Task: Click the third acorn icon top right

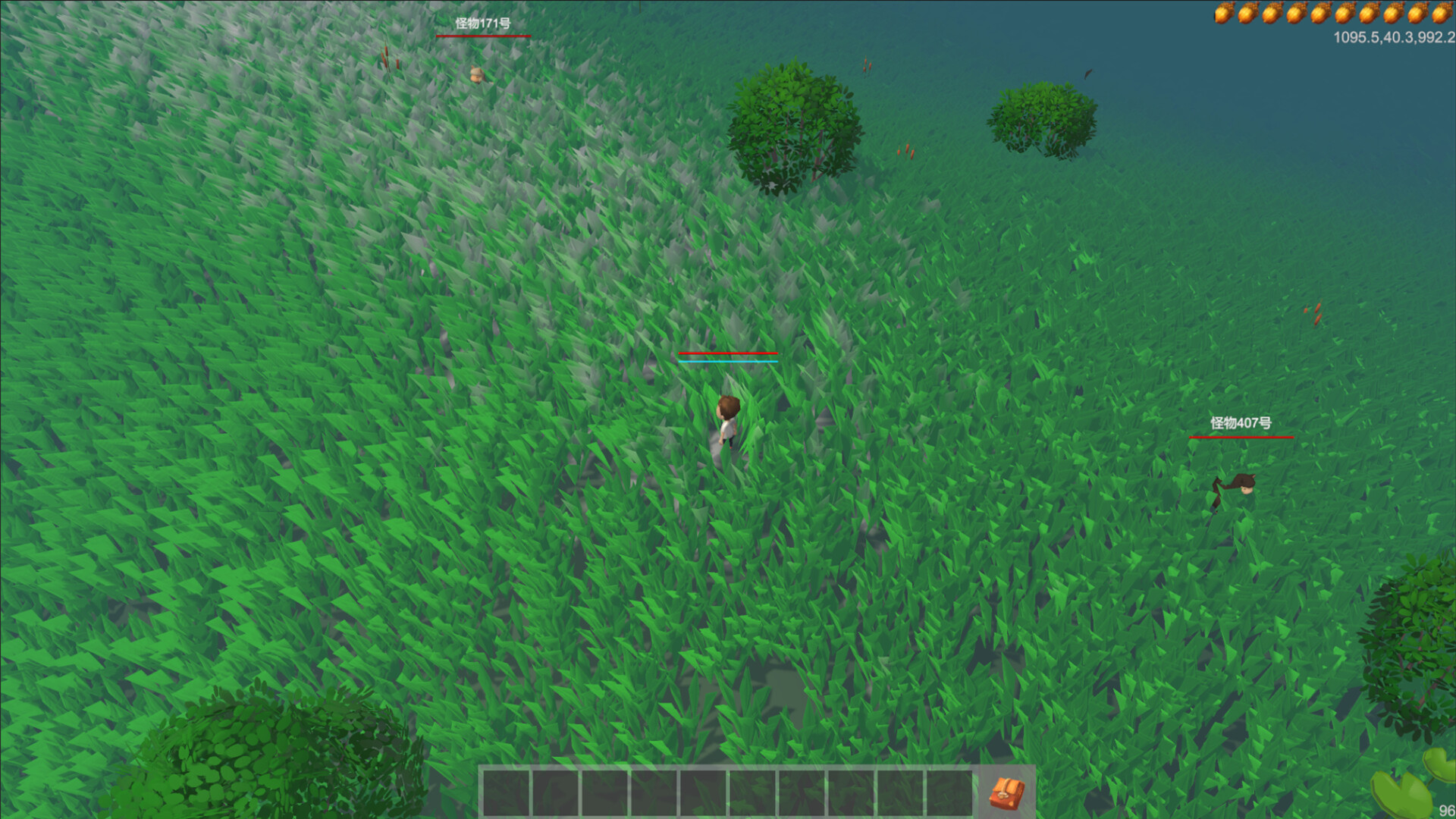Action: click(1271, 13)
